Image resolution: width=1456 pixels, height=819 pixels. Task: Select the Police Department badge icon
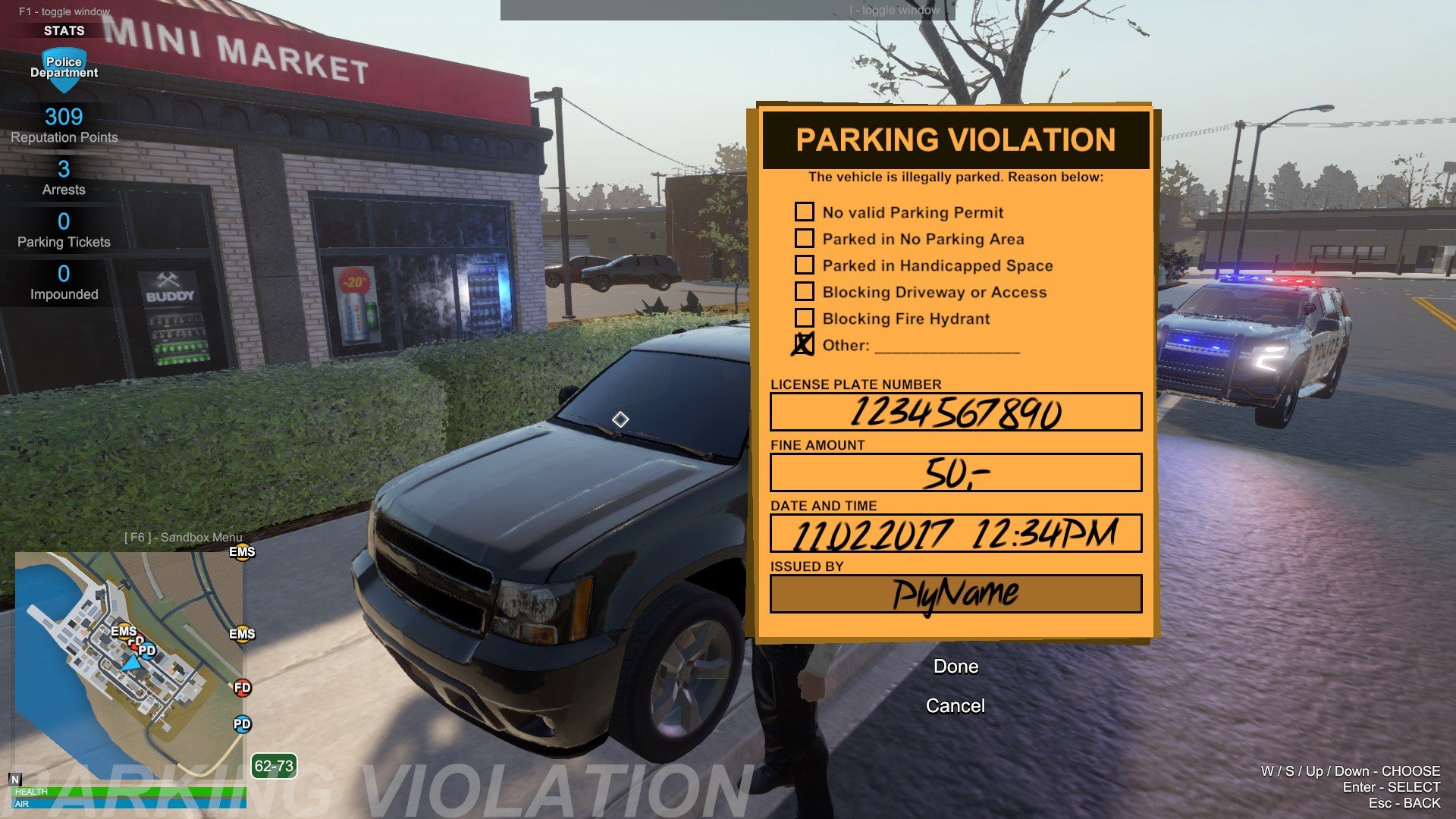coord(64,69)
